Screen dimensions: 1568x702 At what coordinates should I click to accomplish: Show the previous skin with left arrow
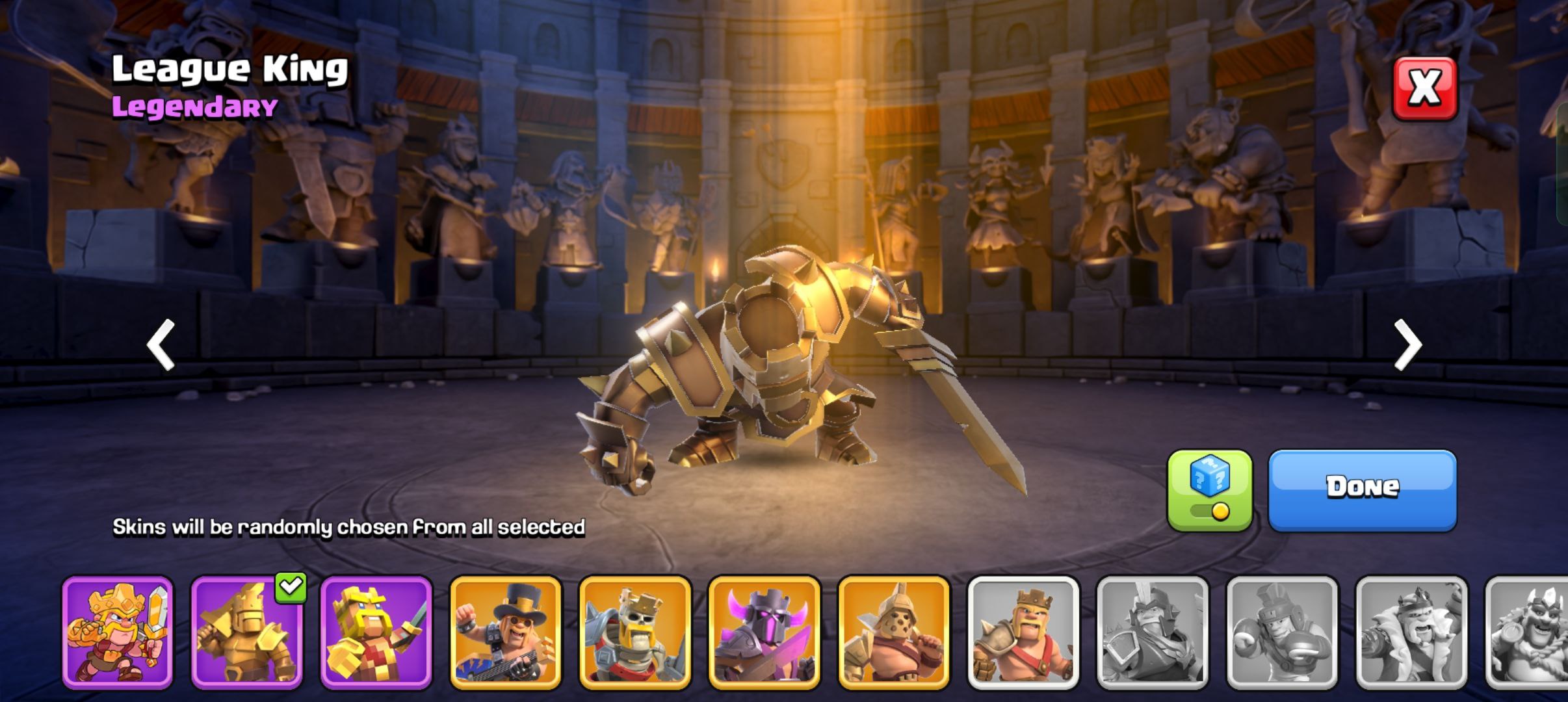pyautogui.click(x=161, y=344)
